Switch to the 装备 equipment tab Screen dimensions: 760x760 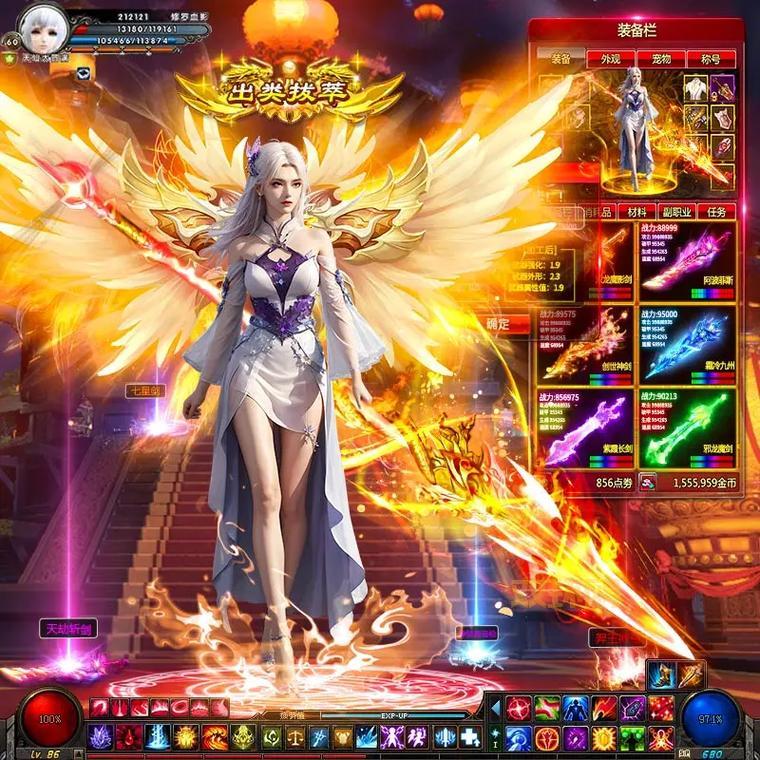click(561, 59)
